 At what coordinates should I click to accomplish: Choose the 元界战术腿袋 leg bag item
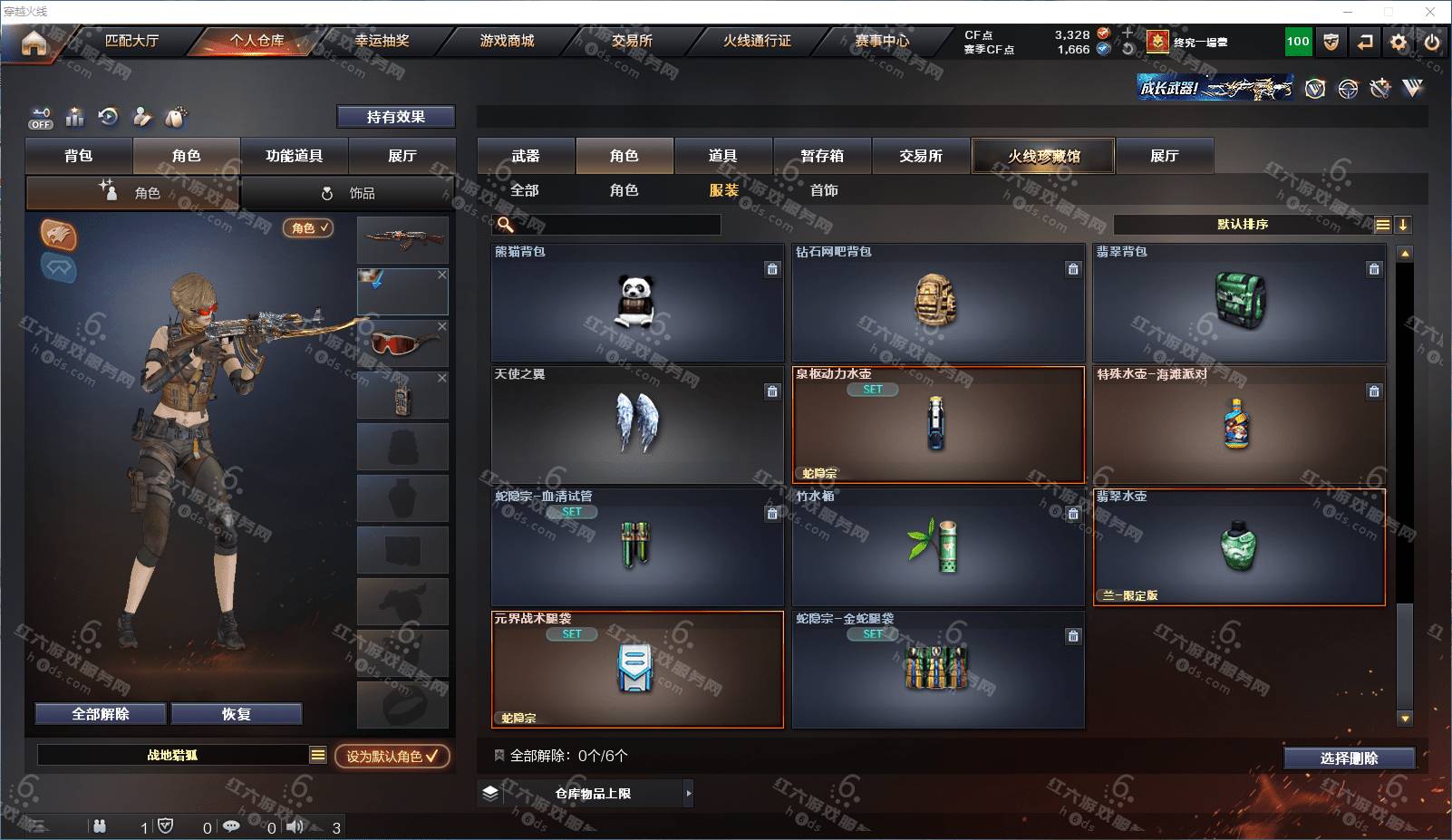click(636, 669)
